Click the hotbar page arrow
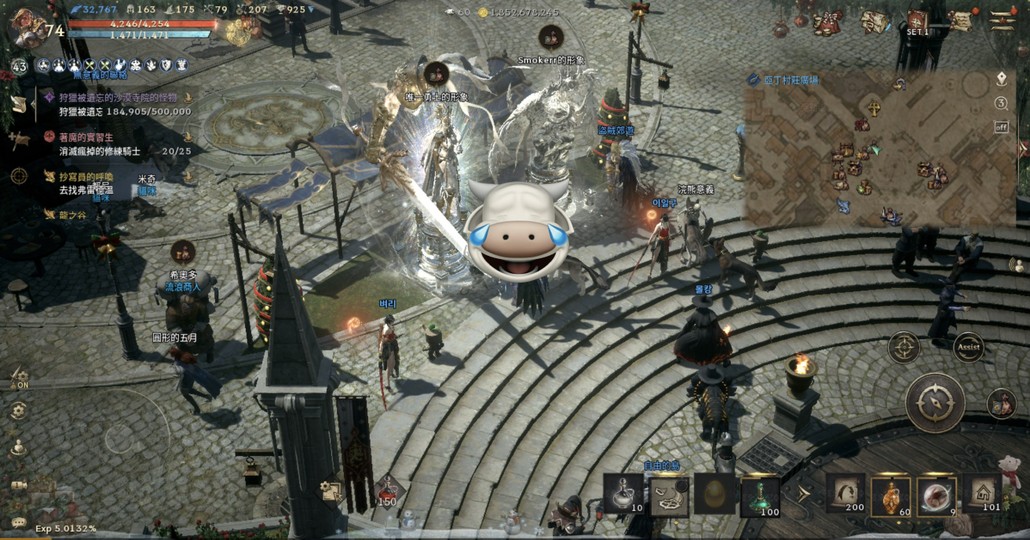The width and height of the screenshot is (1030, 540). tap(802, 493)
